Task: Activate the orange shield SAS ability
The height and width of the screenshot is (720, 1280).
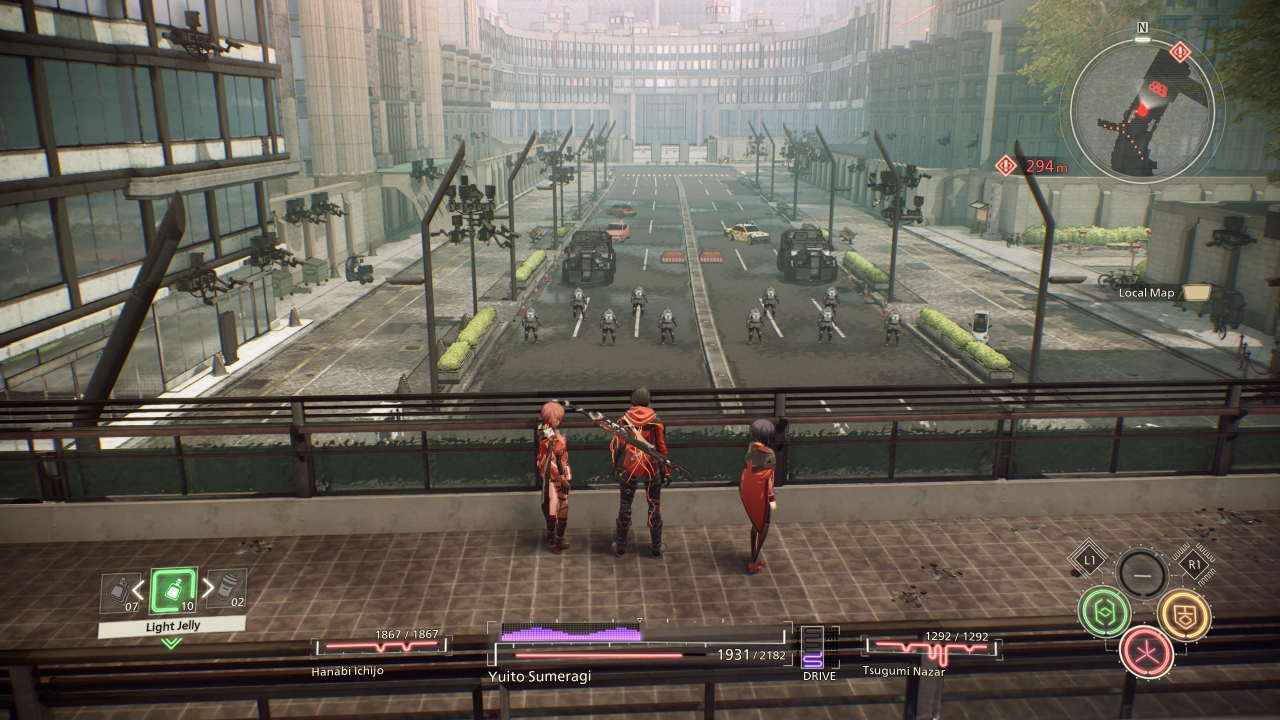Action: pos(1184,614)
